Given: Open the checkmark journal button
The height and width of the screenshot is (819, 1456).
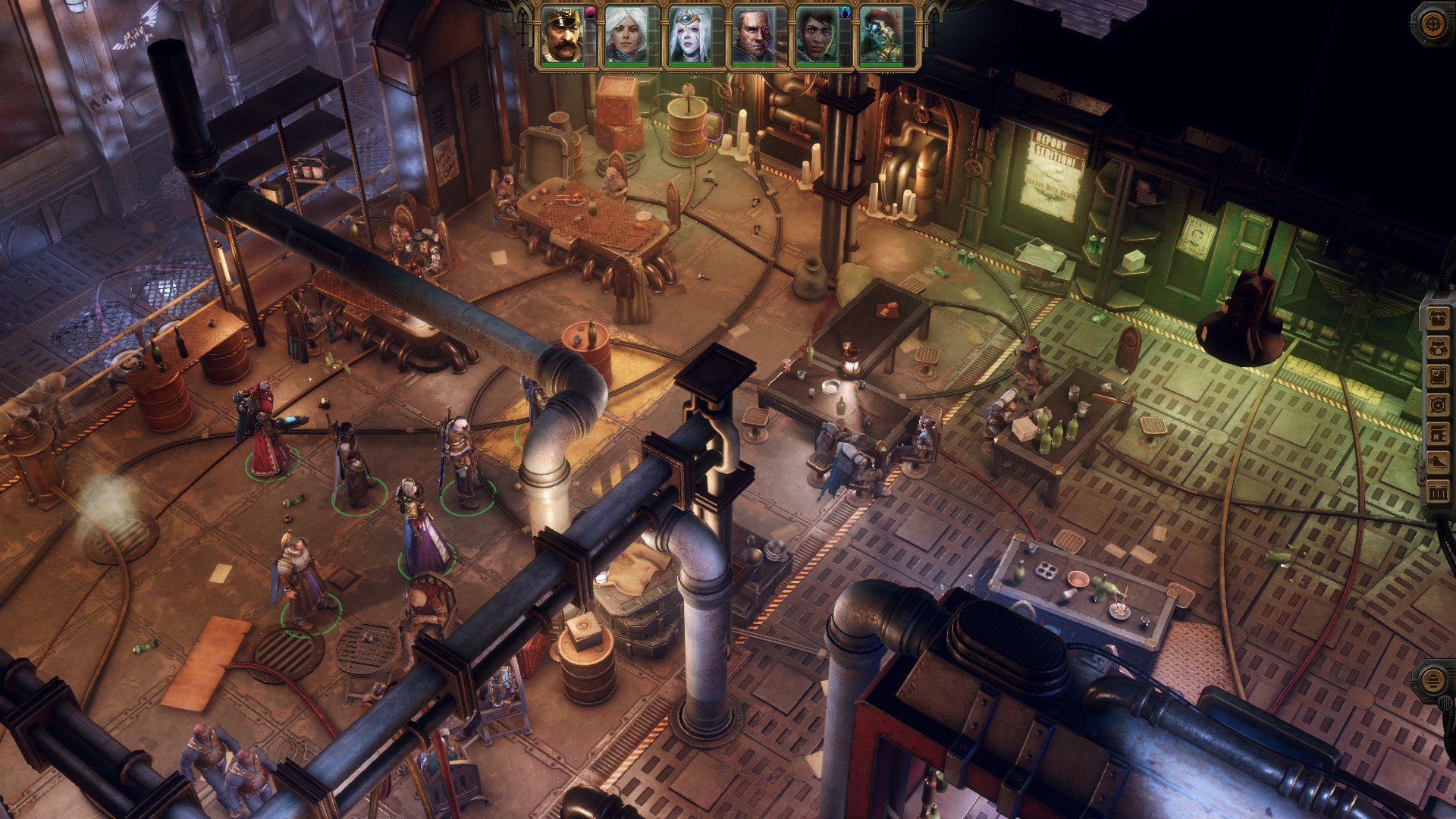Looking at the screenshot, I should pos(1437,377).
